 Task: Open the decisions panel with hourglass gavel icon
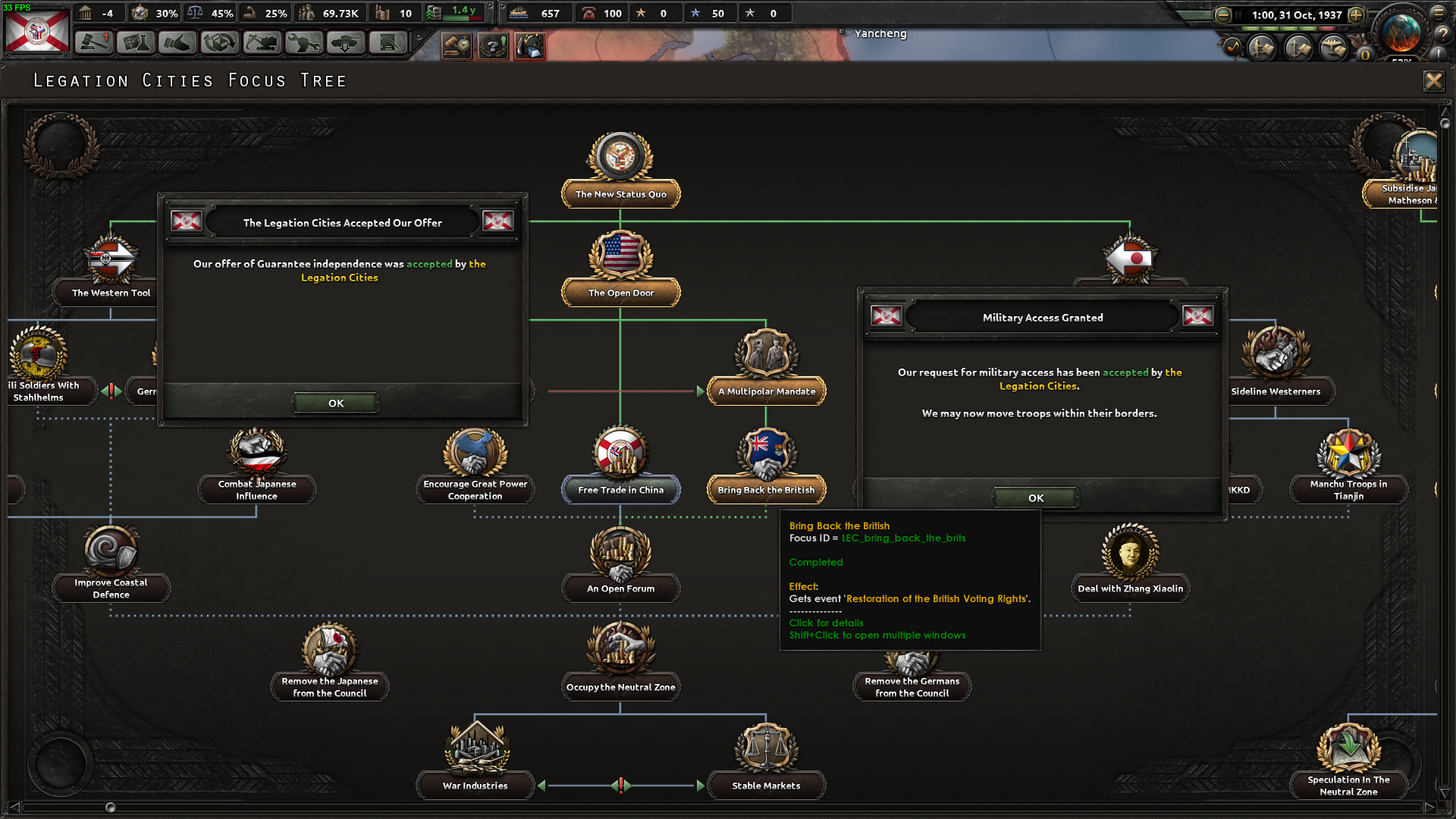coord(456,43)
